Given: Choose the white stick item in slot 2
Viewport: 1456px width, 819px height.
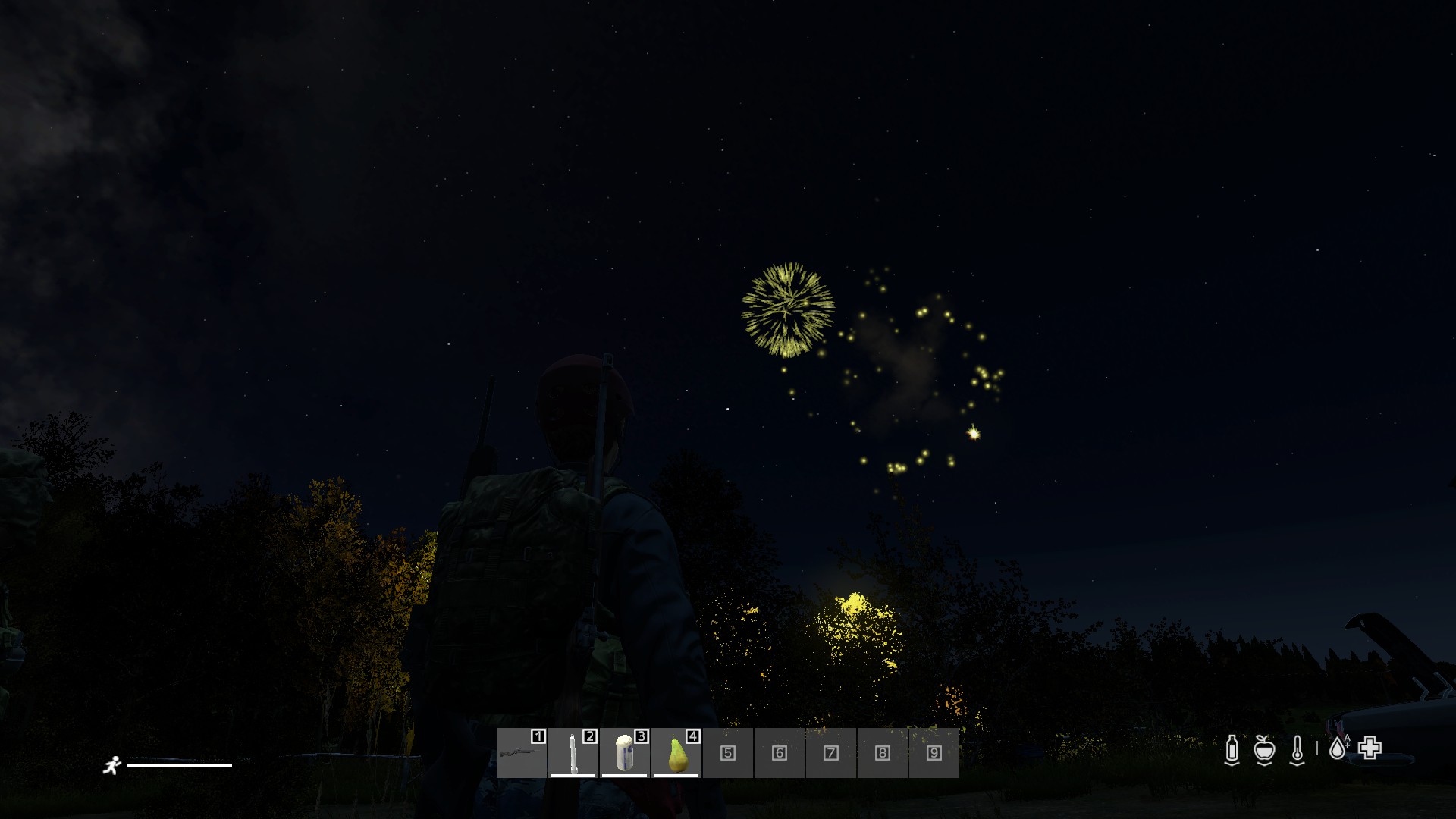Looking at the screenshot, I should pos(573,753).
